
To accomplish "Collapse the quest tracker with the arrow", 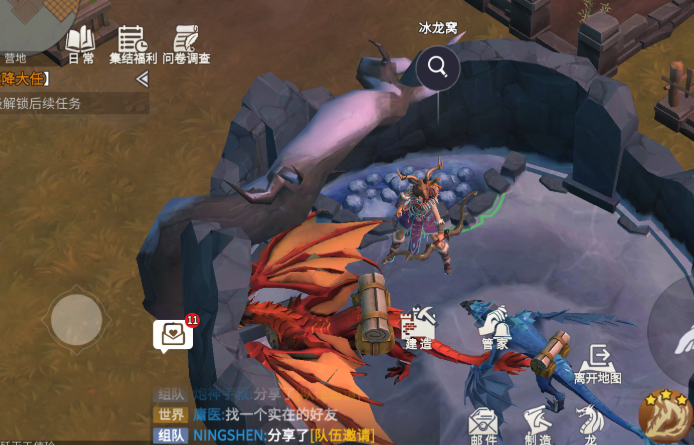I will 142,79.
